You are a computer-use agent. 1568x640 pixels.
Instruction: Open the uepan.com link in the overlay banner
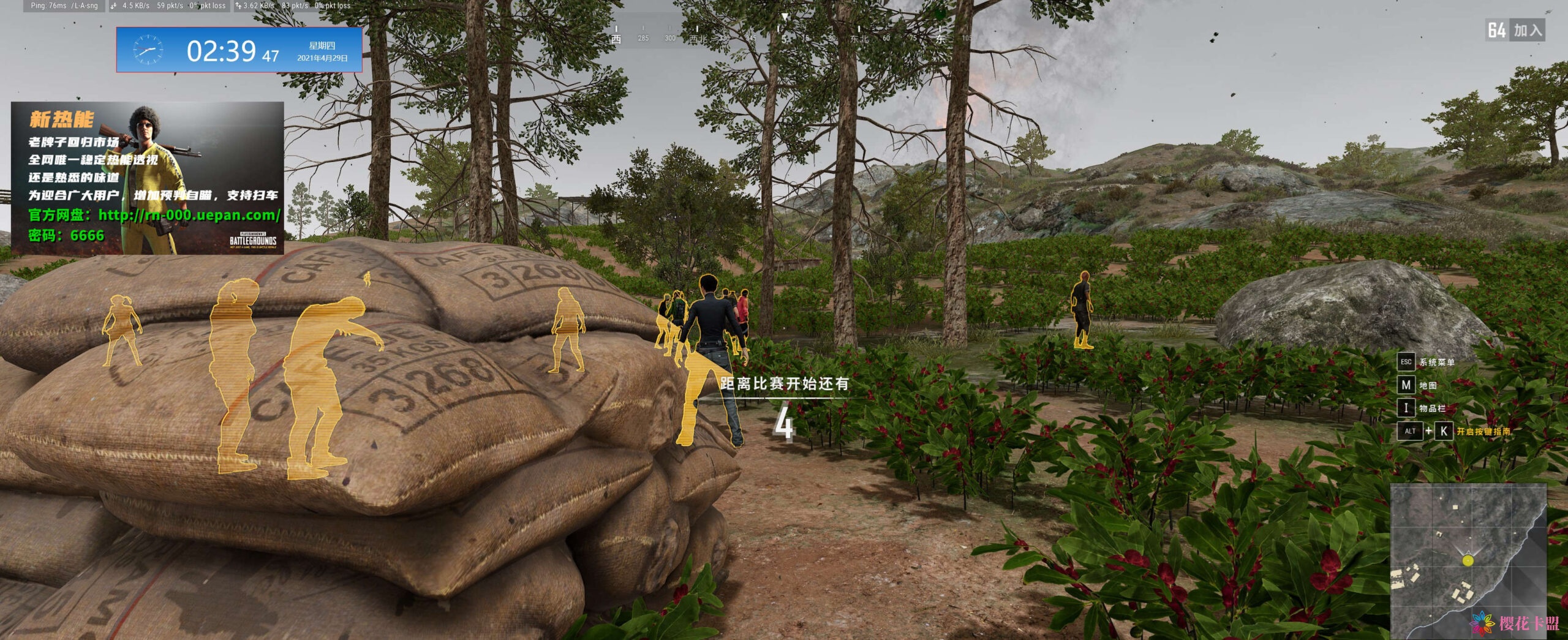[x=189, y=215]
